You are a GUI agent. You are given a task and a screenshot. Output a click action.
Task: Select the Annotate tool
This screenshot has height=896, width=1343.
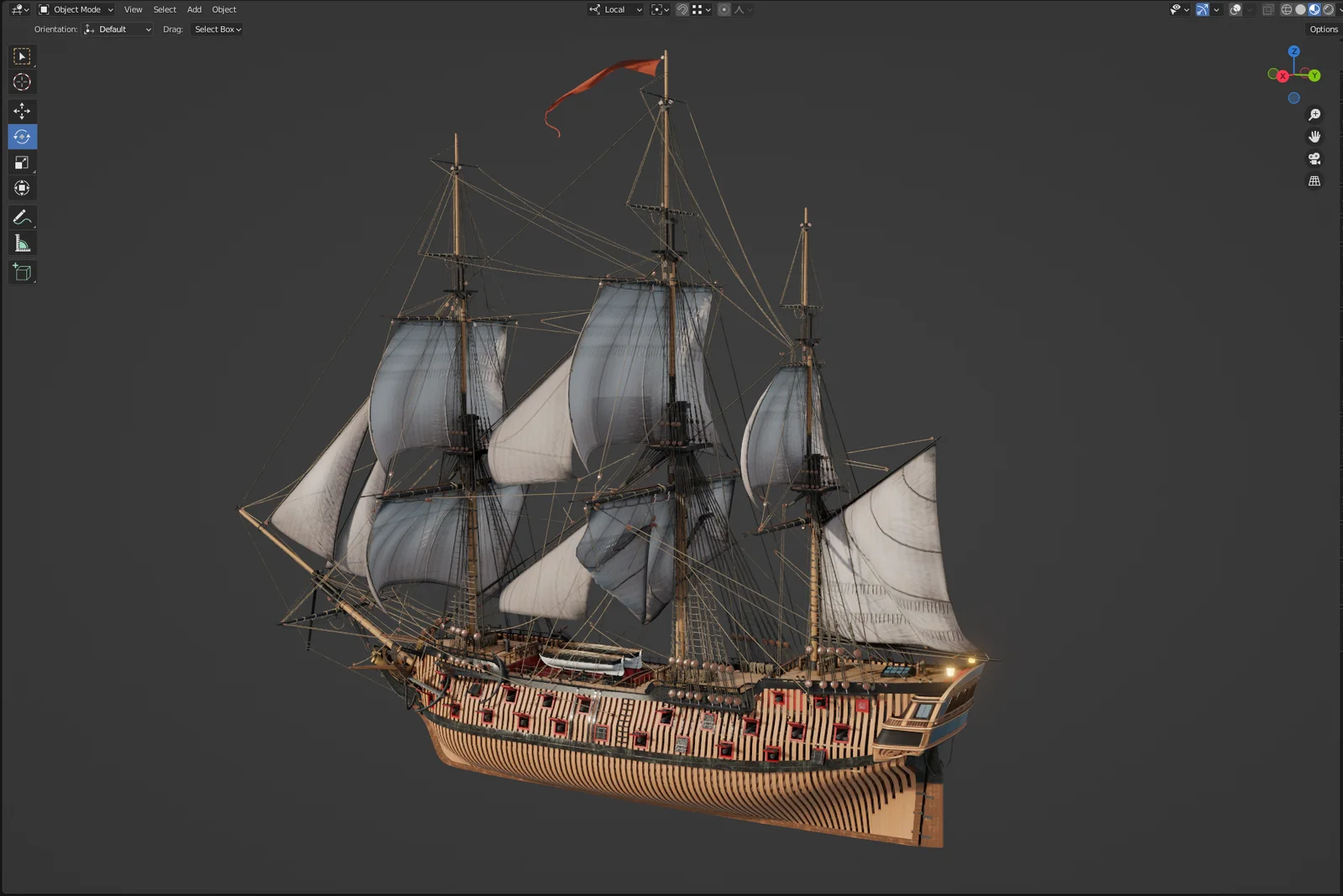click(x=22, y=217)
